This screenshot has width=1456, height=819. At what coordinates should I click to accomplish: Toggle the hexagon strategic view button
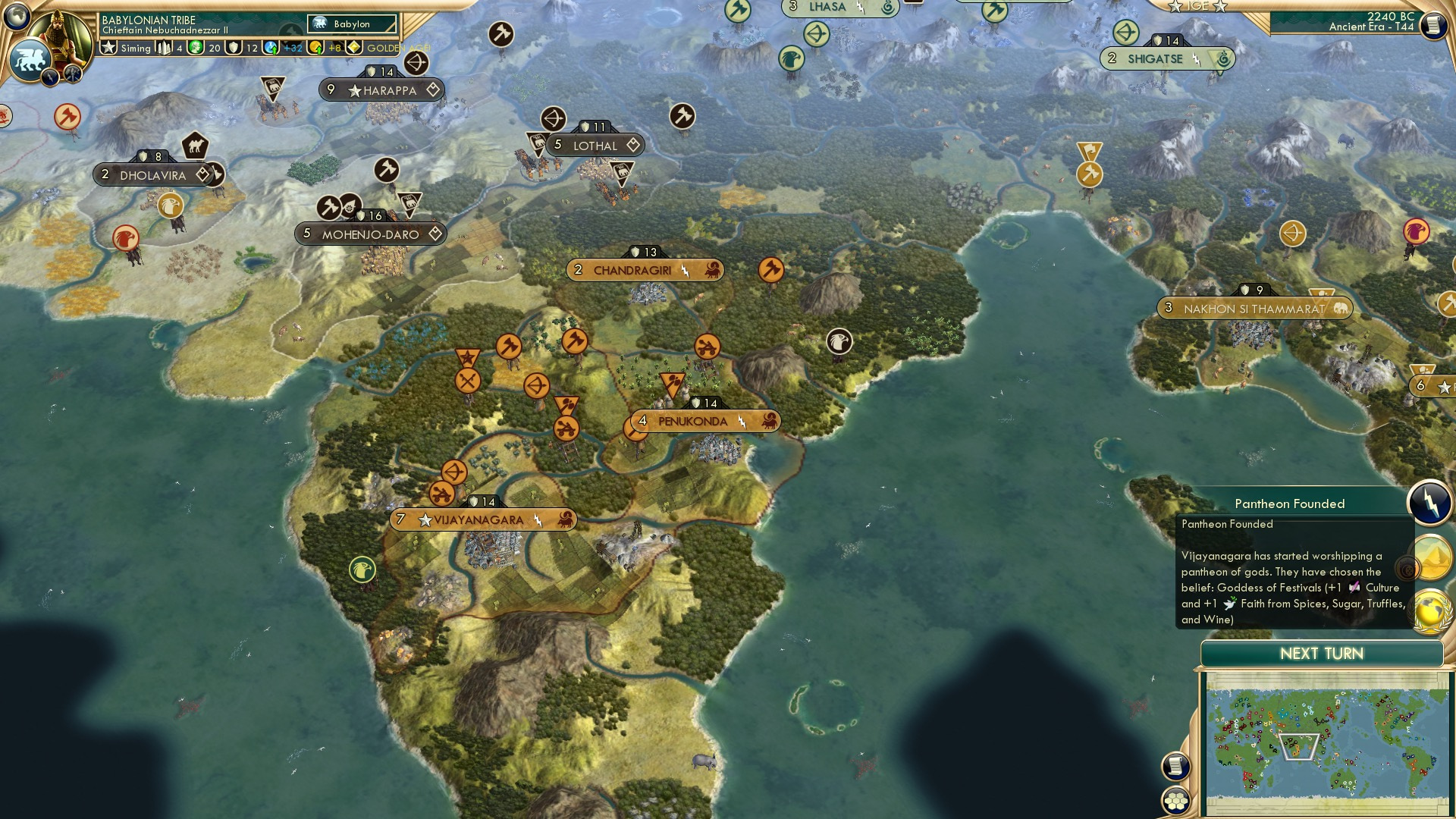tap(1177, 801)
